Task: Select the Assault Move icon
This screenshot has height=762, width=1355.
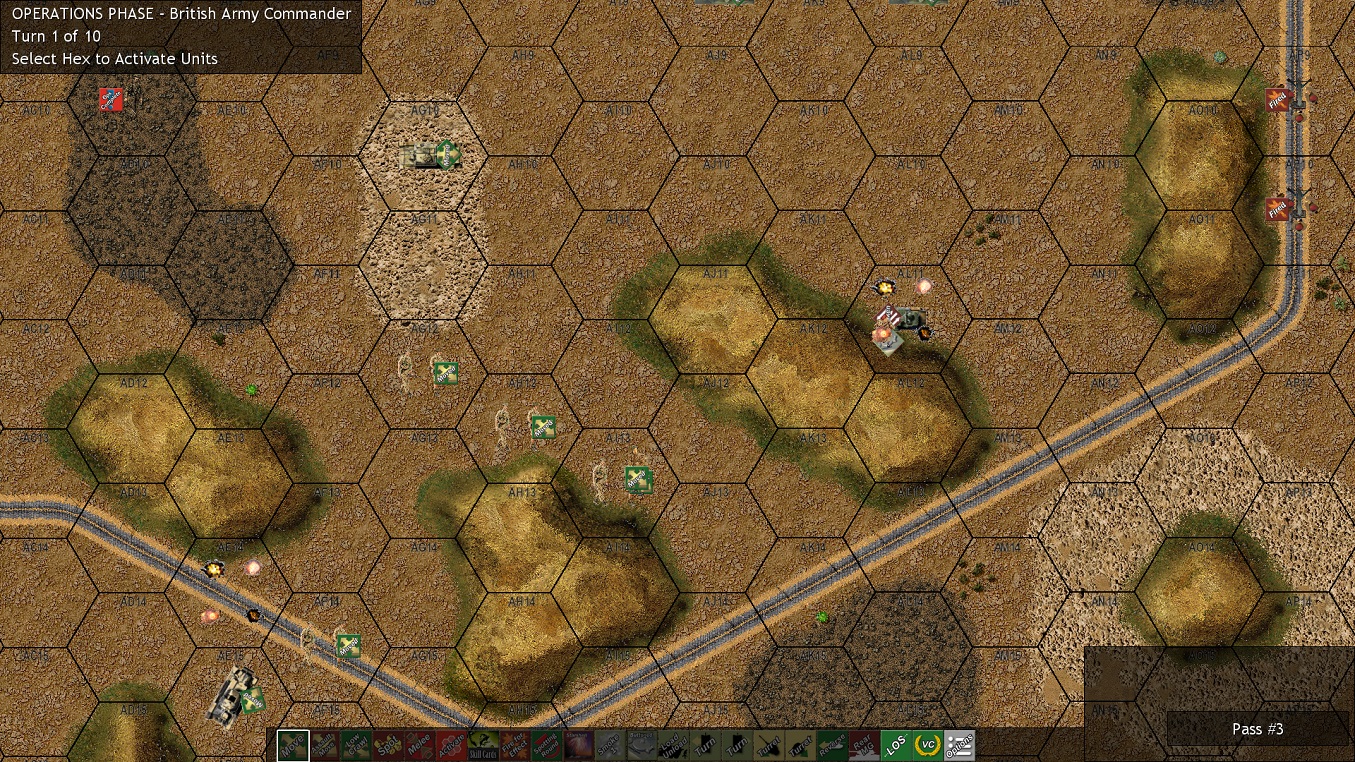Action: click(325, 745)
